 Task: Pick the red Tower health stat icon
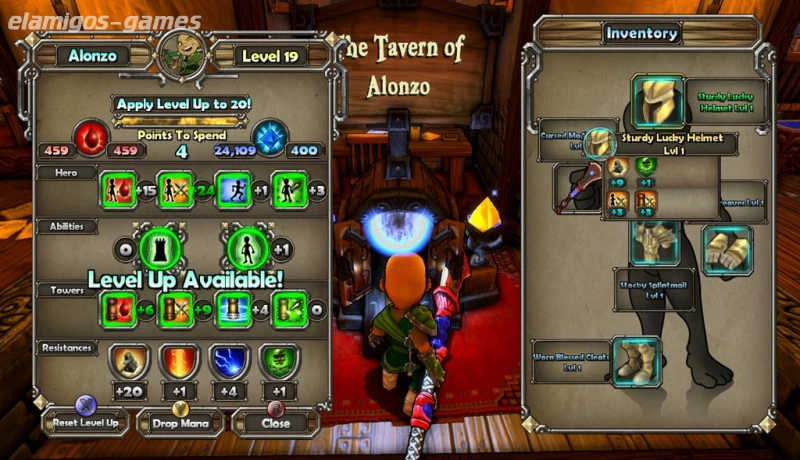pos(118,310)
